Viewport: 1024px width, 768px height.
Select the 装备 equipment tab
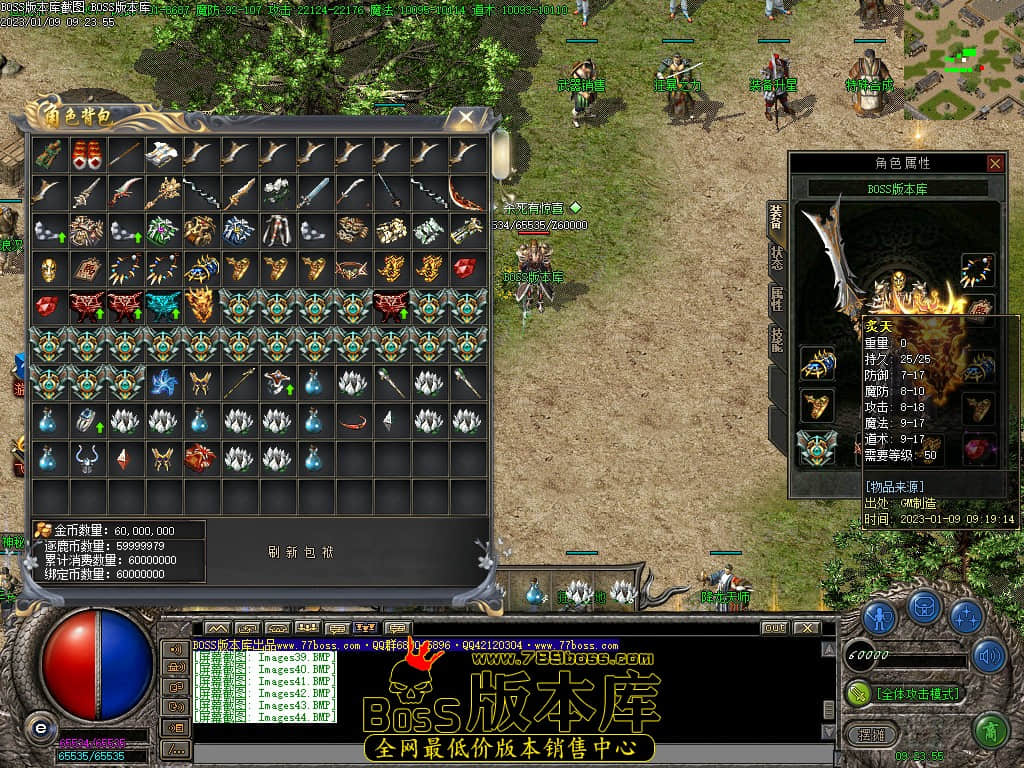[776, 214]
